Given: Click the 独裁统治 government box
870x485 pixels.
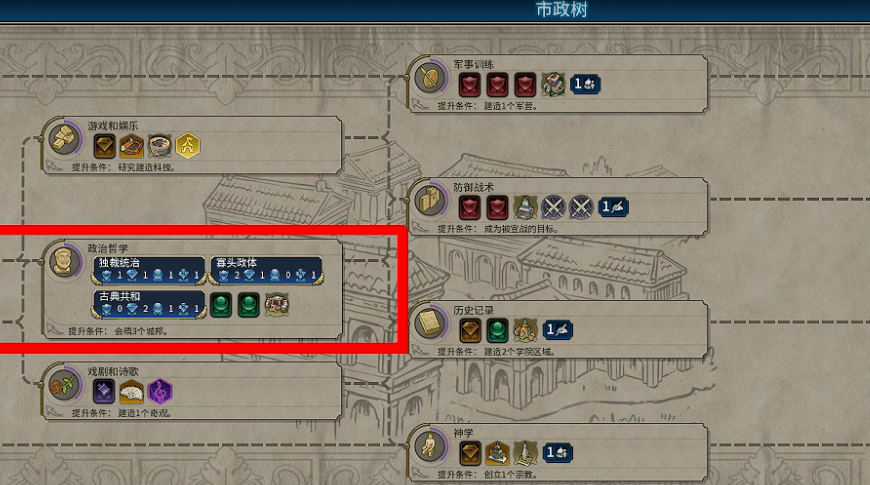Looking at the screenshot, I should [149, 270].
